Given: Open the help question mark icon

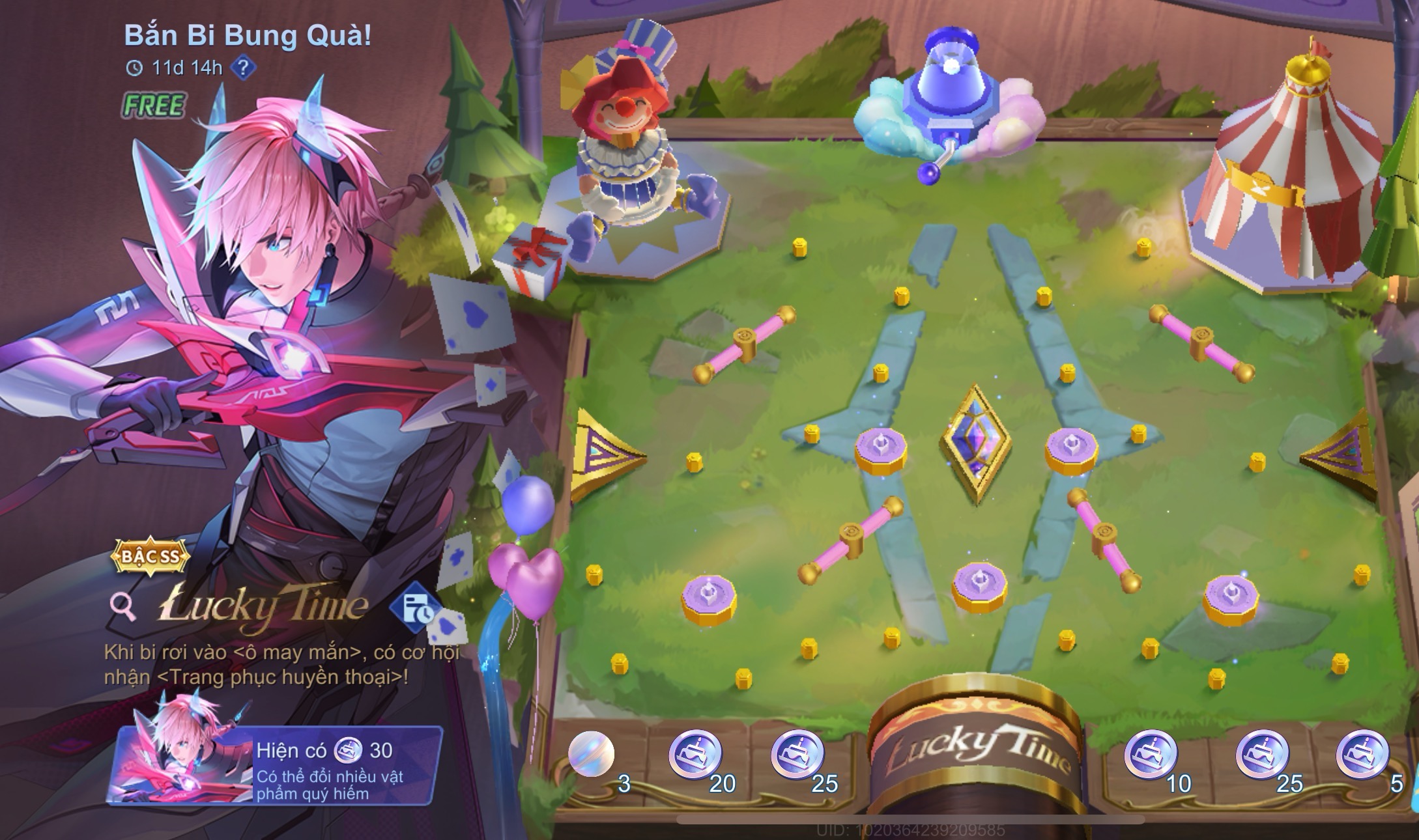Looking at the screenshot, I should click(243, 68).
